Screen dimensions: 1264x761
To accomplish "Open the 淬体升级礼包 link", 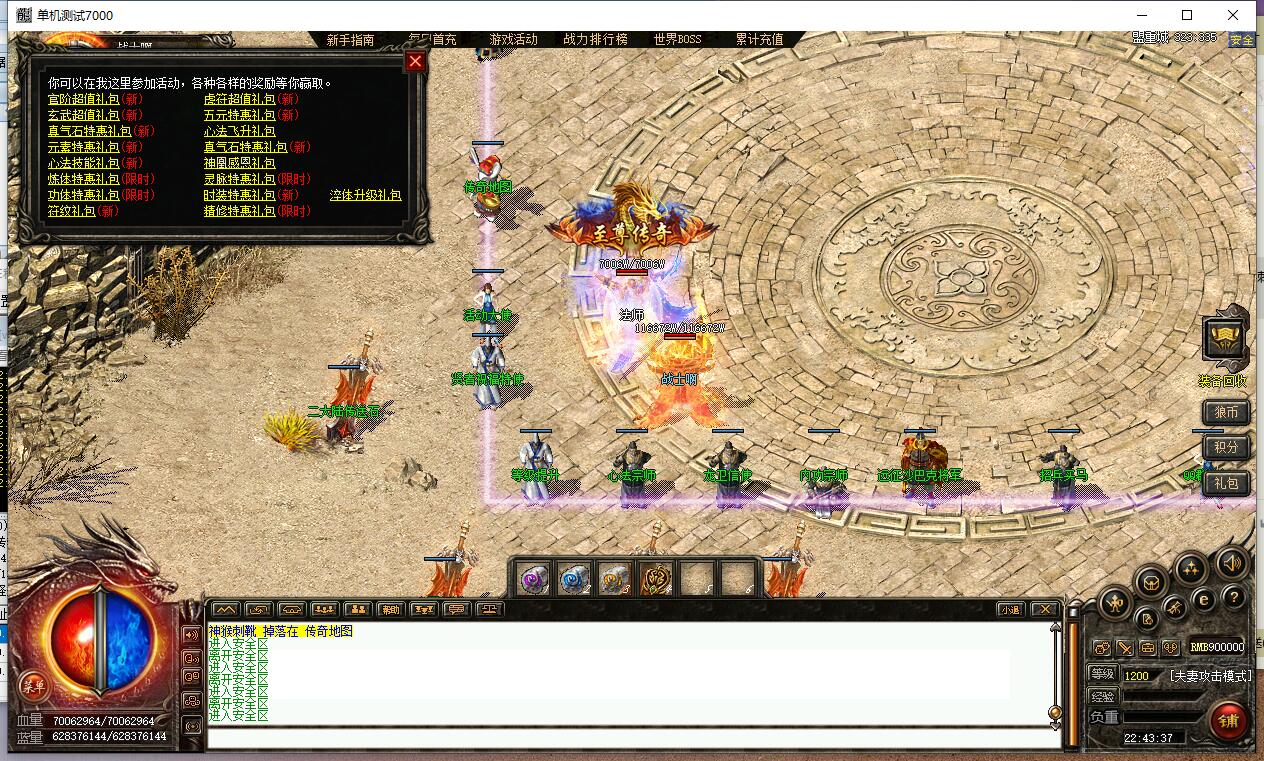I will (365, 195).
